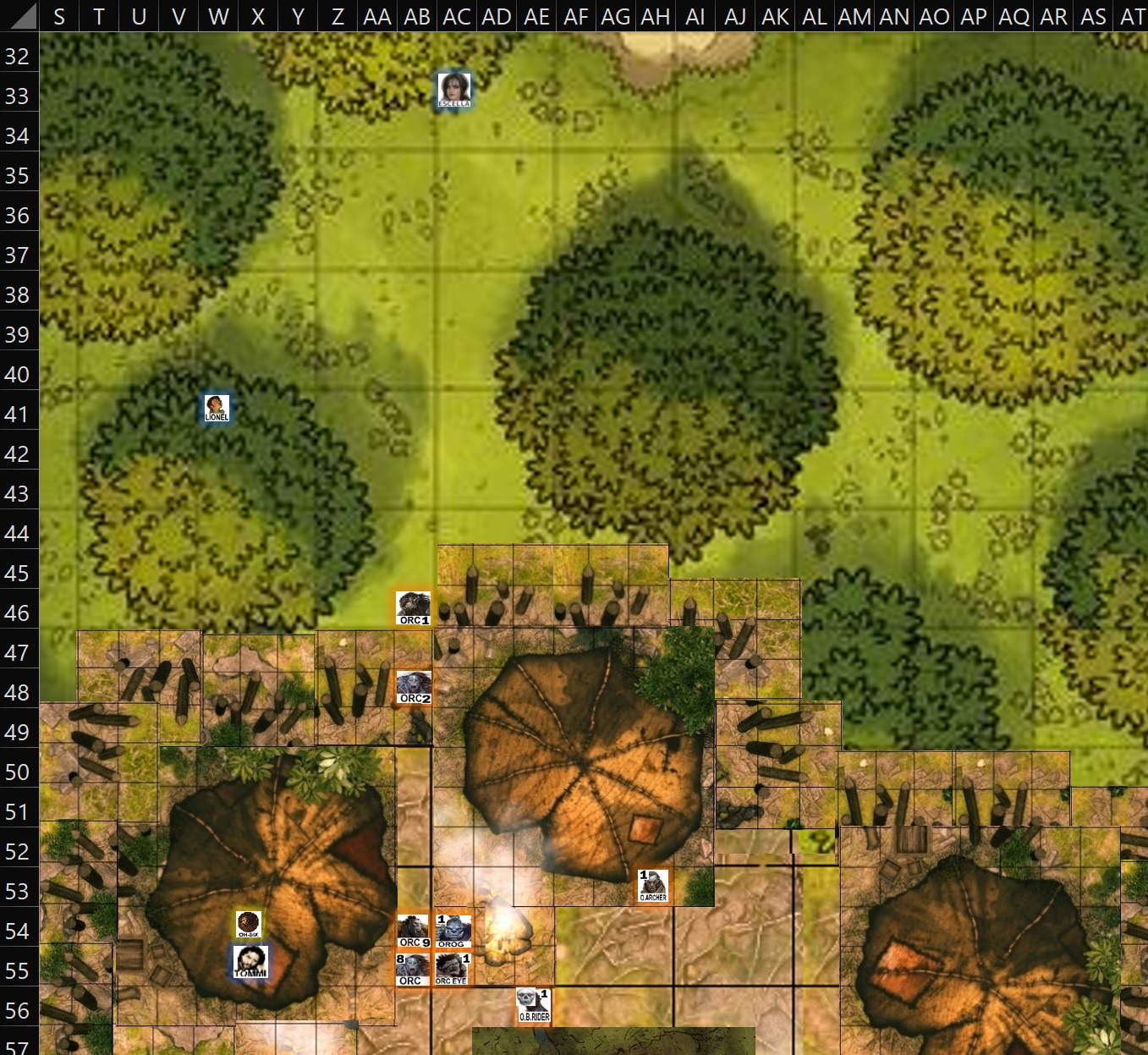The height and width of the screenshot is (1055, 1148).
Task: Click the O.ARCHER token on the tent
Action: click(654, 887)
